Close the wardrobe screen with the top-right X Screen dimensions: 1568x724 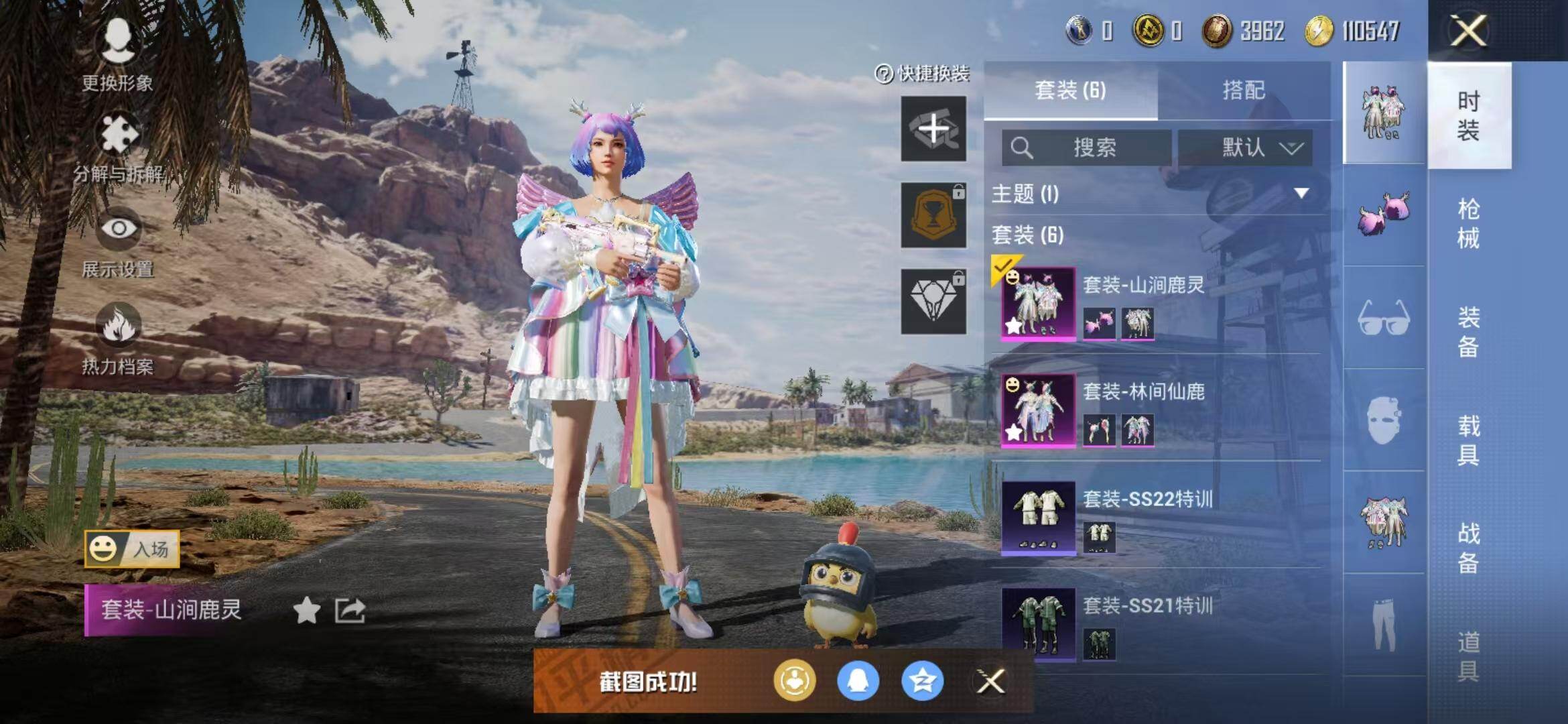(1468, 32)
